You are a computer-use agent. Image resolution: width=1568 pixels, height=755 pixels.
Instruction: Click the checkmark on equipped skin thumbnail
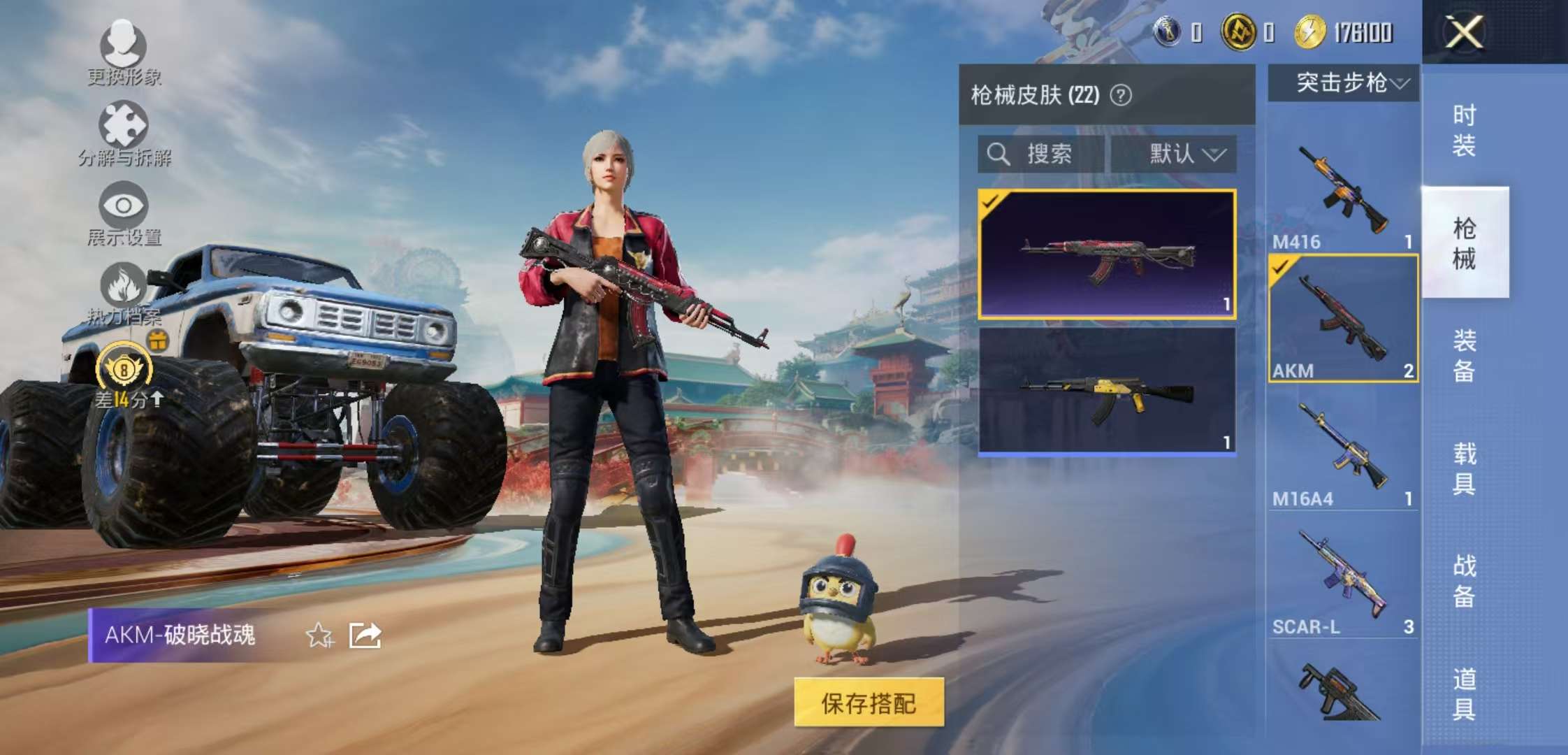click(x=989, y=201)
